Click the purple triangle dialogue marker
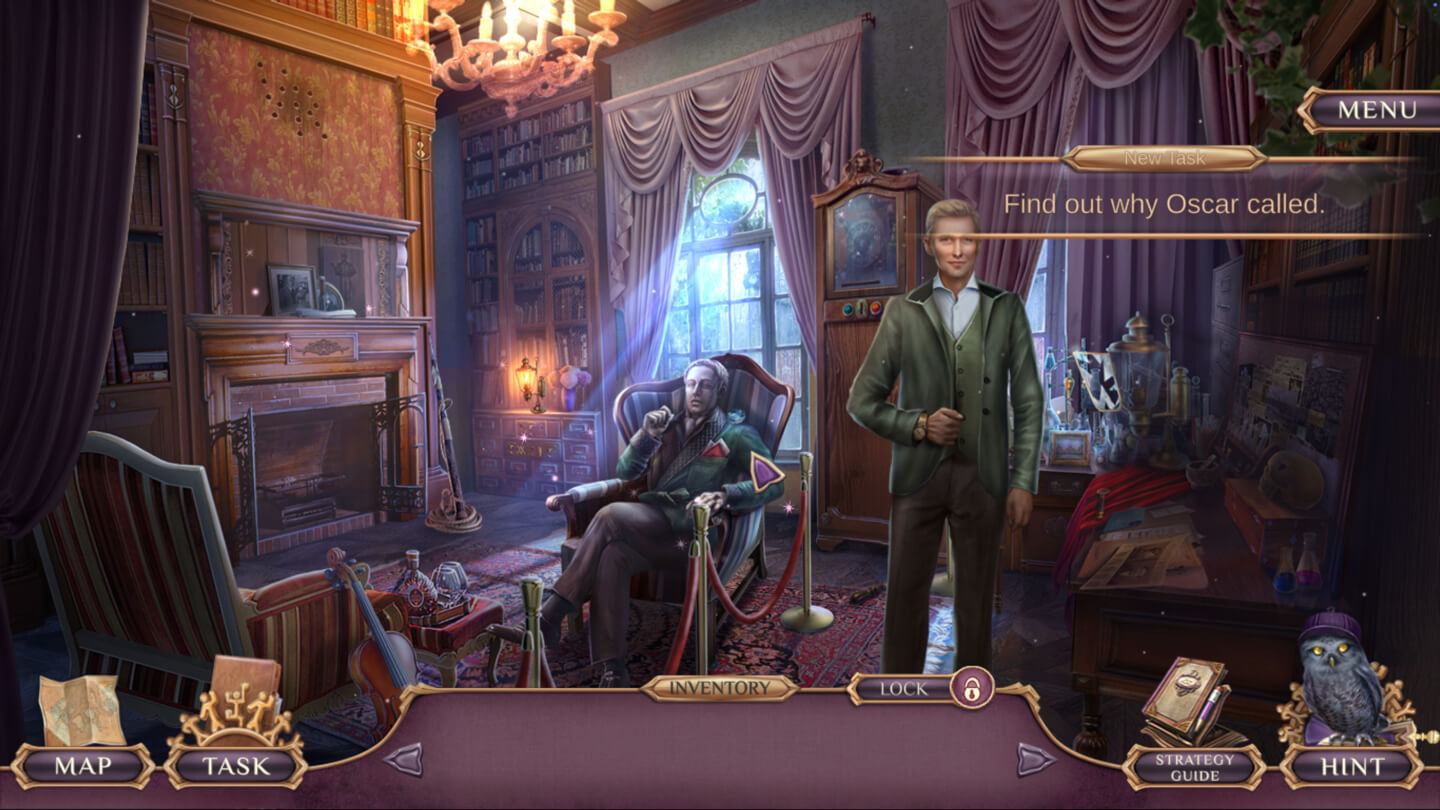The width and height of the screenshot is (1440, 810). (x=767, y=470)
